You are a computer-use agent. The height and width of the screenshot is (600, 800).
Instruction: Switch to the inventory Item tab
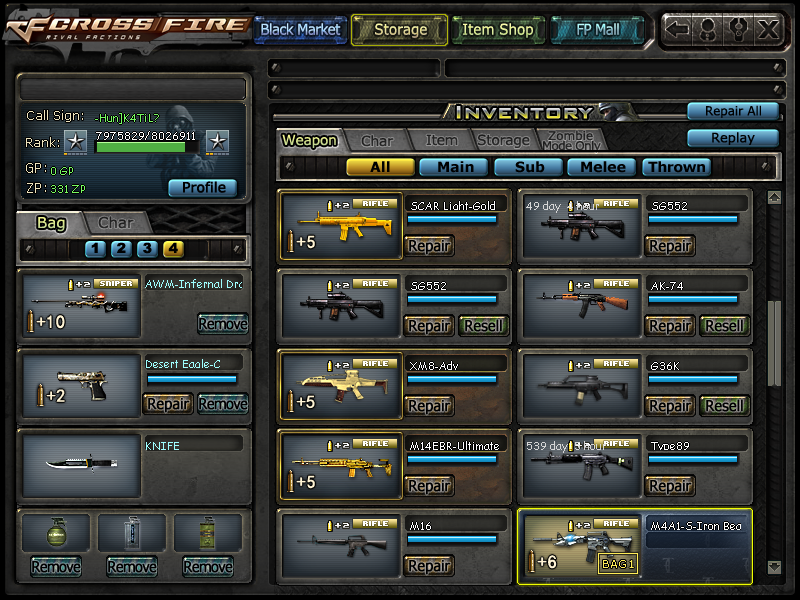441,141
